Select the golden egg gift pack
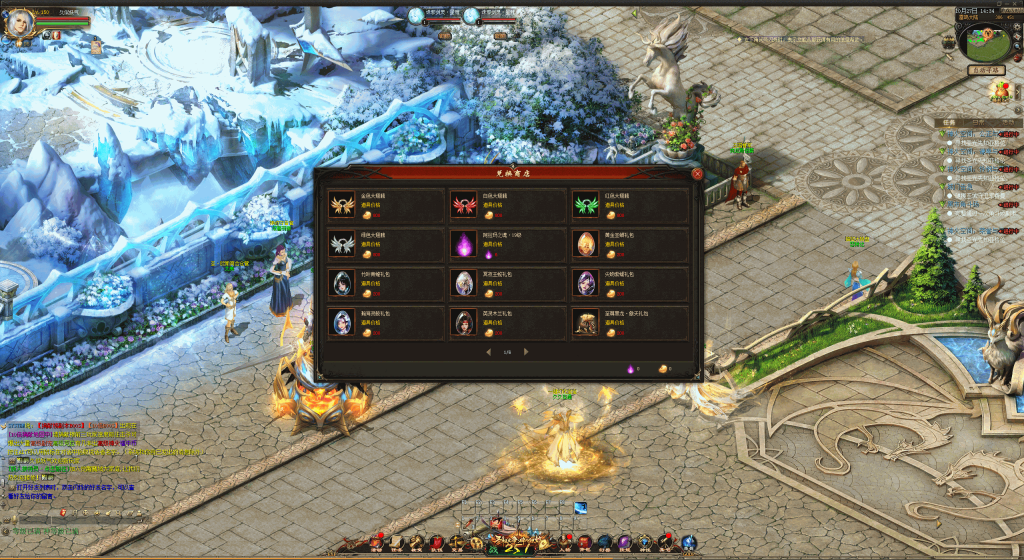 586,244
